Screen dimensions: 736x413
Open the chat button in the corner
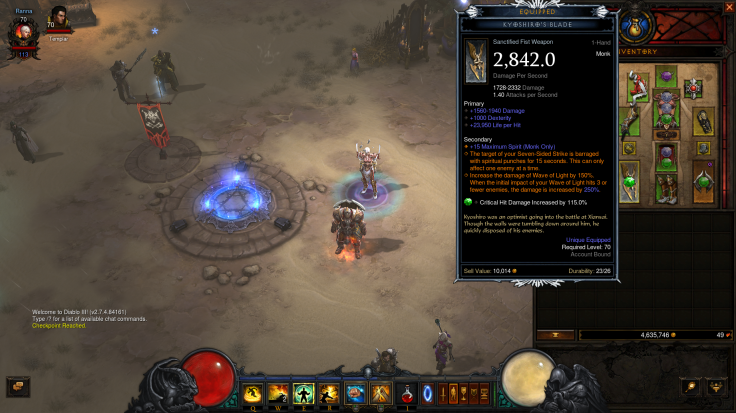coord(17,385)
